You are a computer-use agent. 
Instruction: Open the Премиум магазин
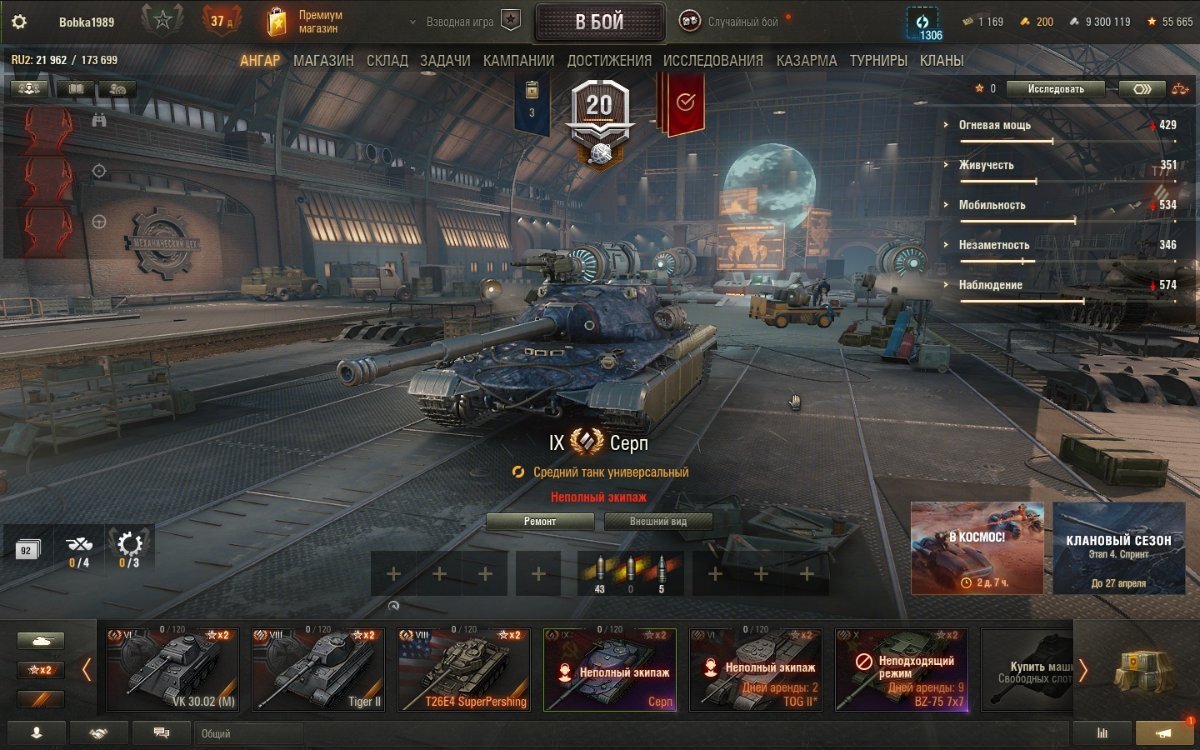(306, 21)
